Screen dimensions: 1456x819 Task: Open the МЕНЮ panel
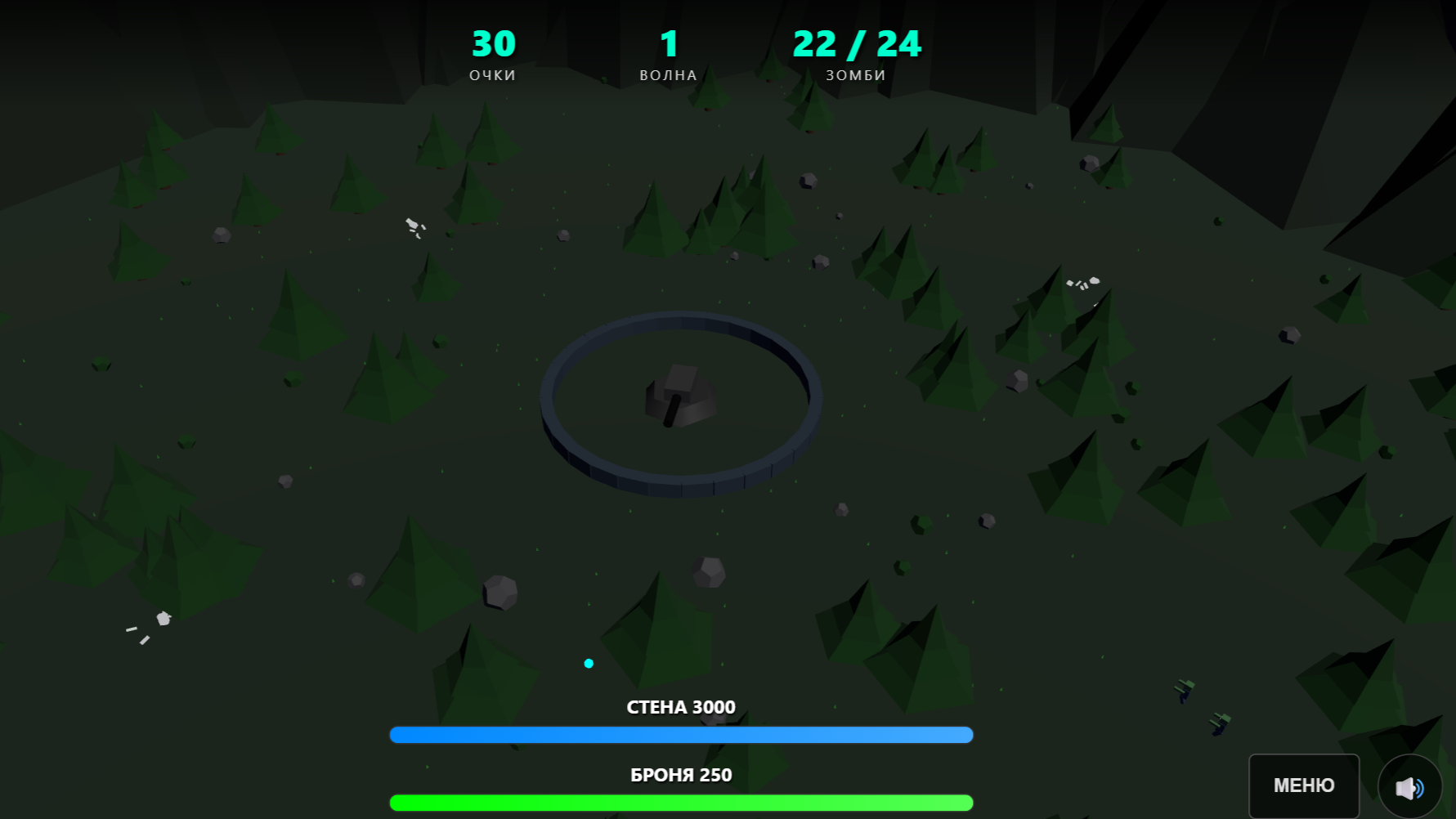pyautogui.click(x=1303, y=785)
